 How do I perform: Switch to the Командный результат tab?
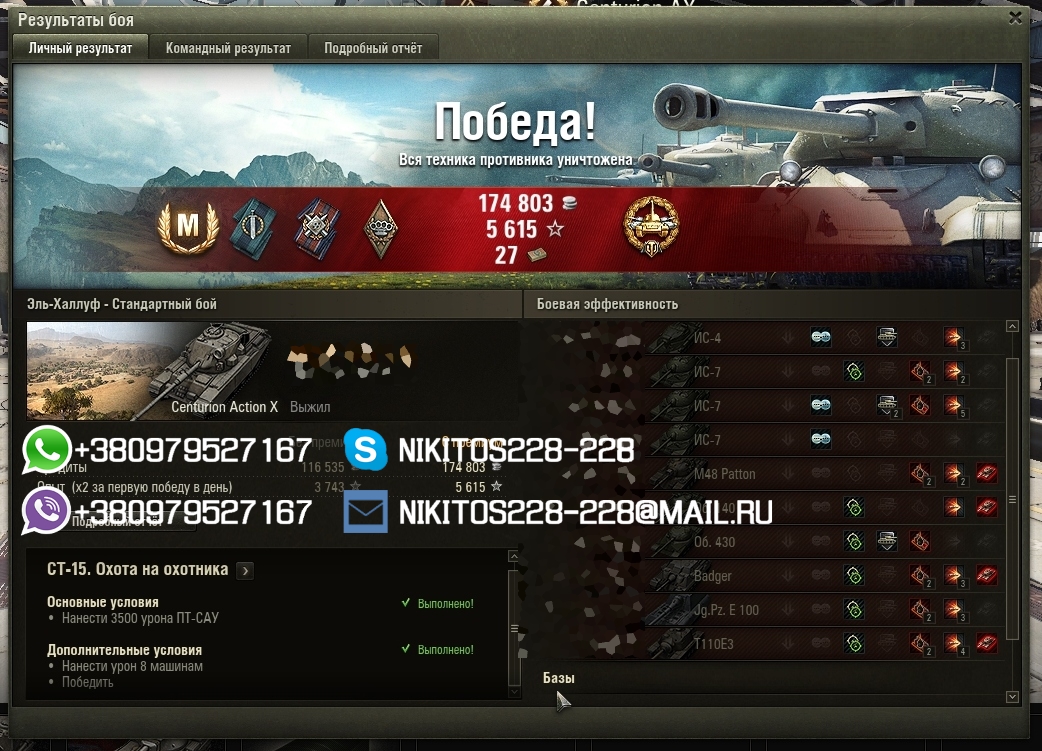point(228,48)
